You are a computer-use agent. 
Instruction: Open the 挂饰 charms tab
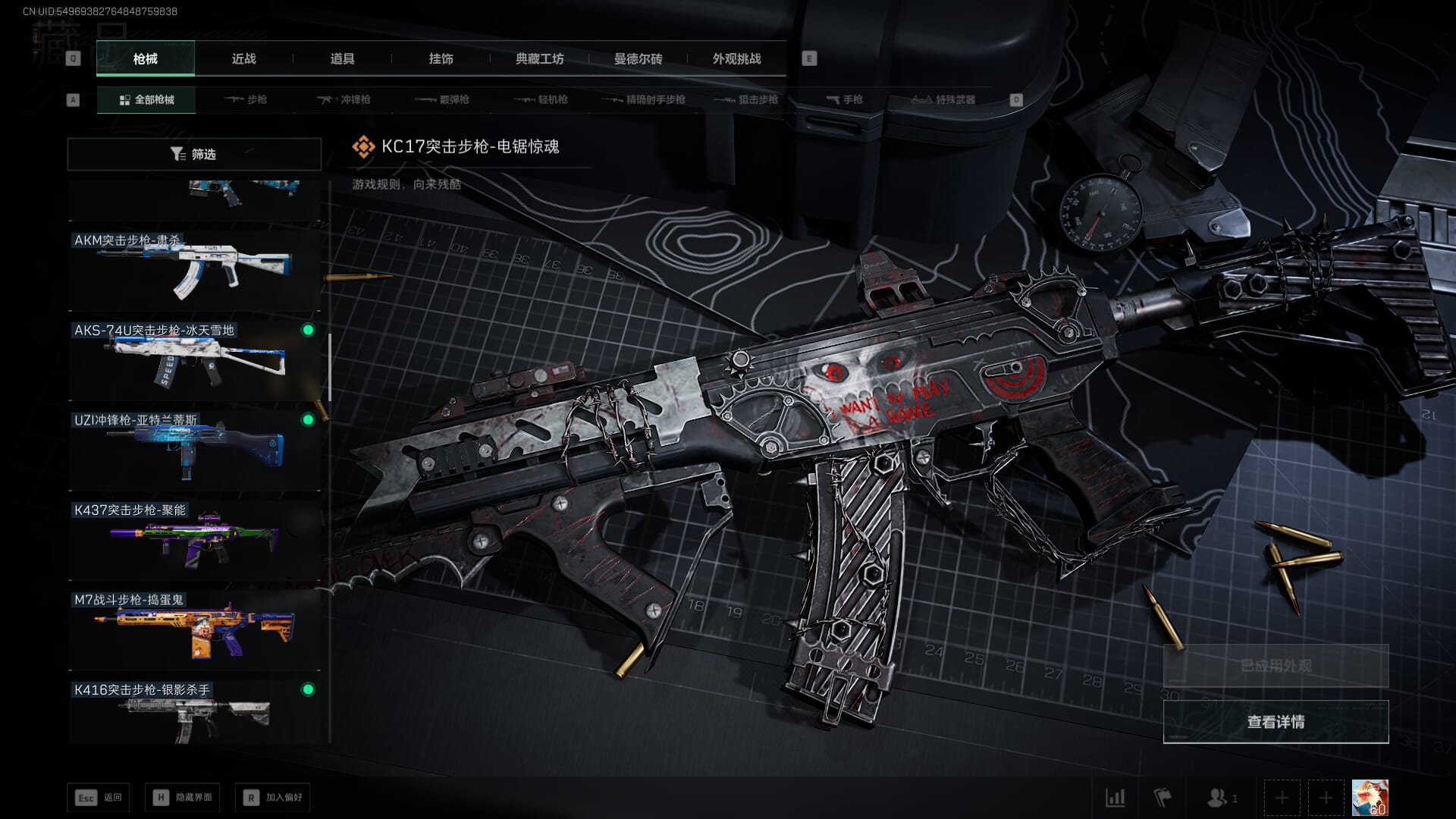point(441,58)
